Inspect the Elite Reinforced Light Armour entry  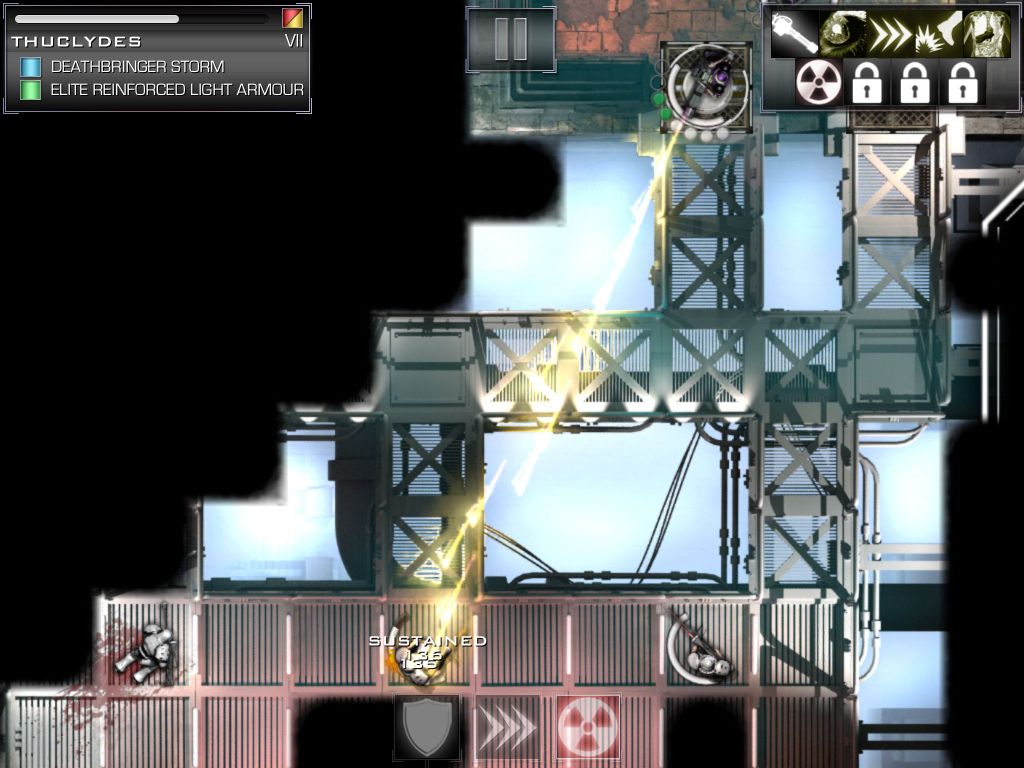click(177, 90)
